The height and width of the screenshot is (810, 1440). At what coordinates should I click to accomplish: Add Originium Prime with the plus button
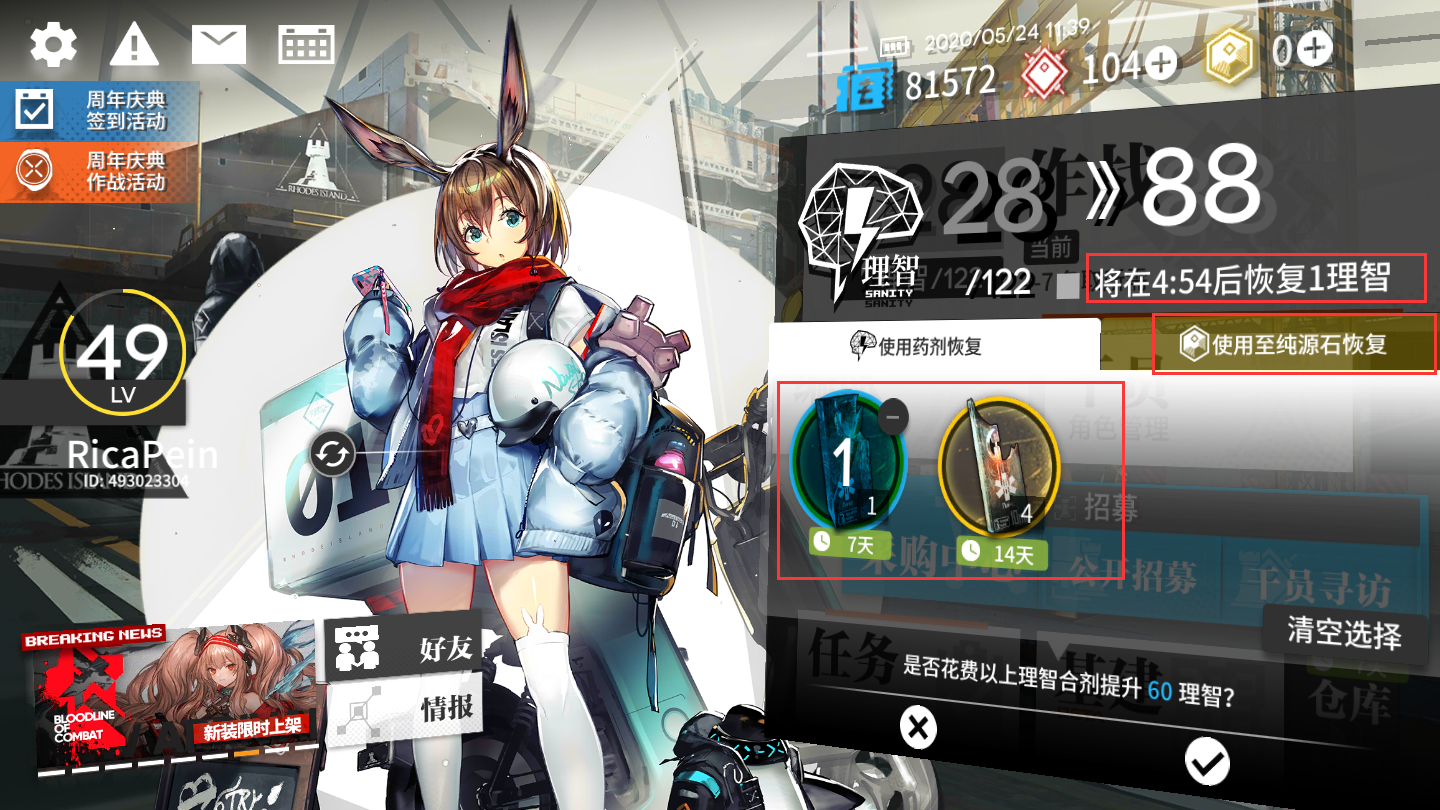(1315, 48)
